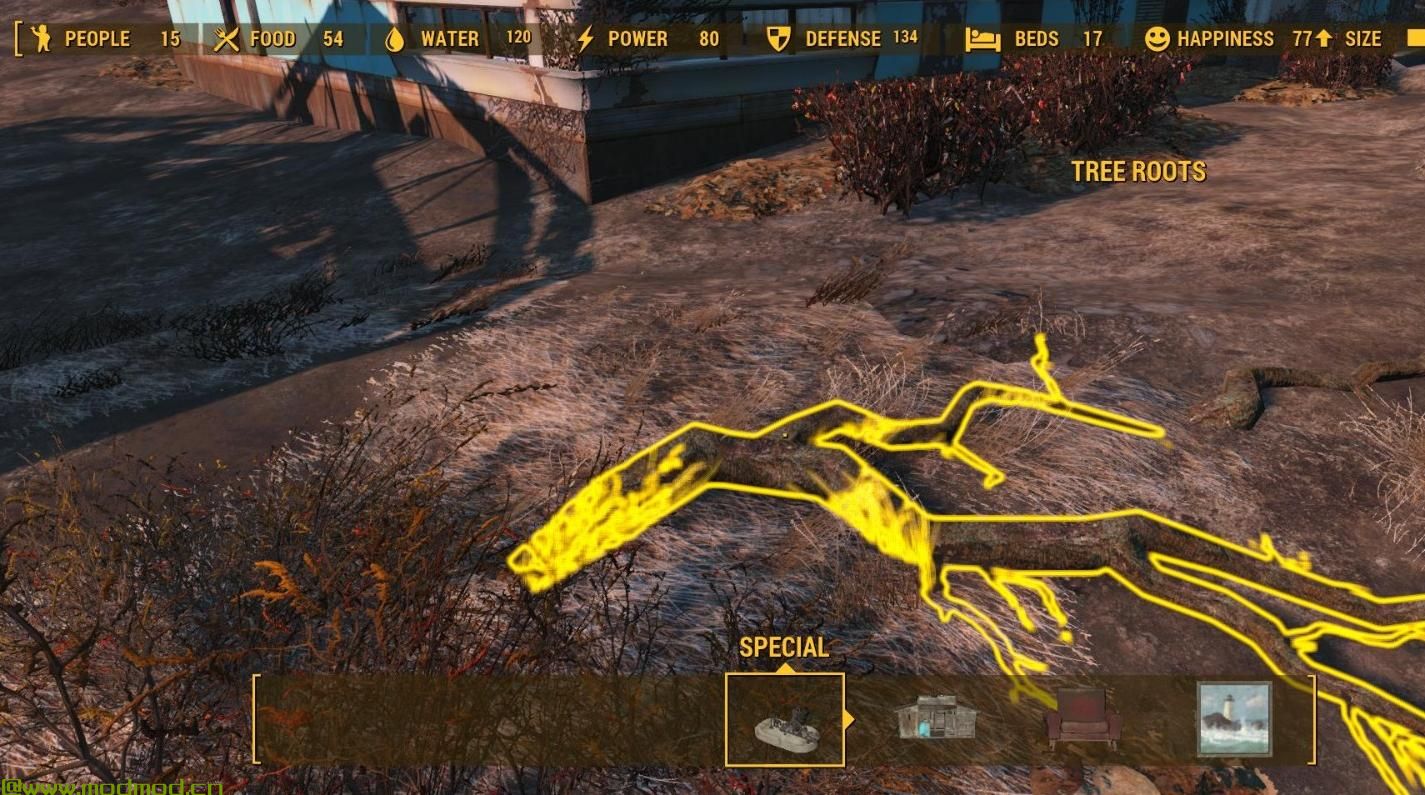This screenshot has height=795, width=1425.
Task: Open the Structures shack category
Action: click(935, 718)
